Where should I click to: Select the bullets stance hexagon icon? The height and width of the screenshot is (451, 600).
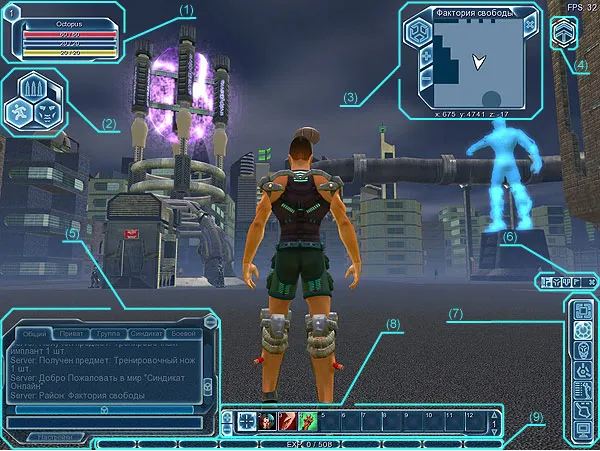(34, 87)
